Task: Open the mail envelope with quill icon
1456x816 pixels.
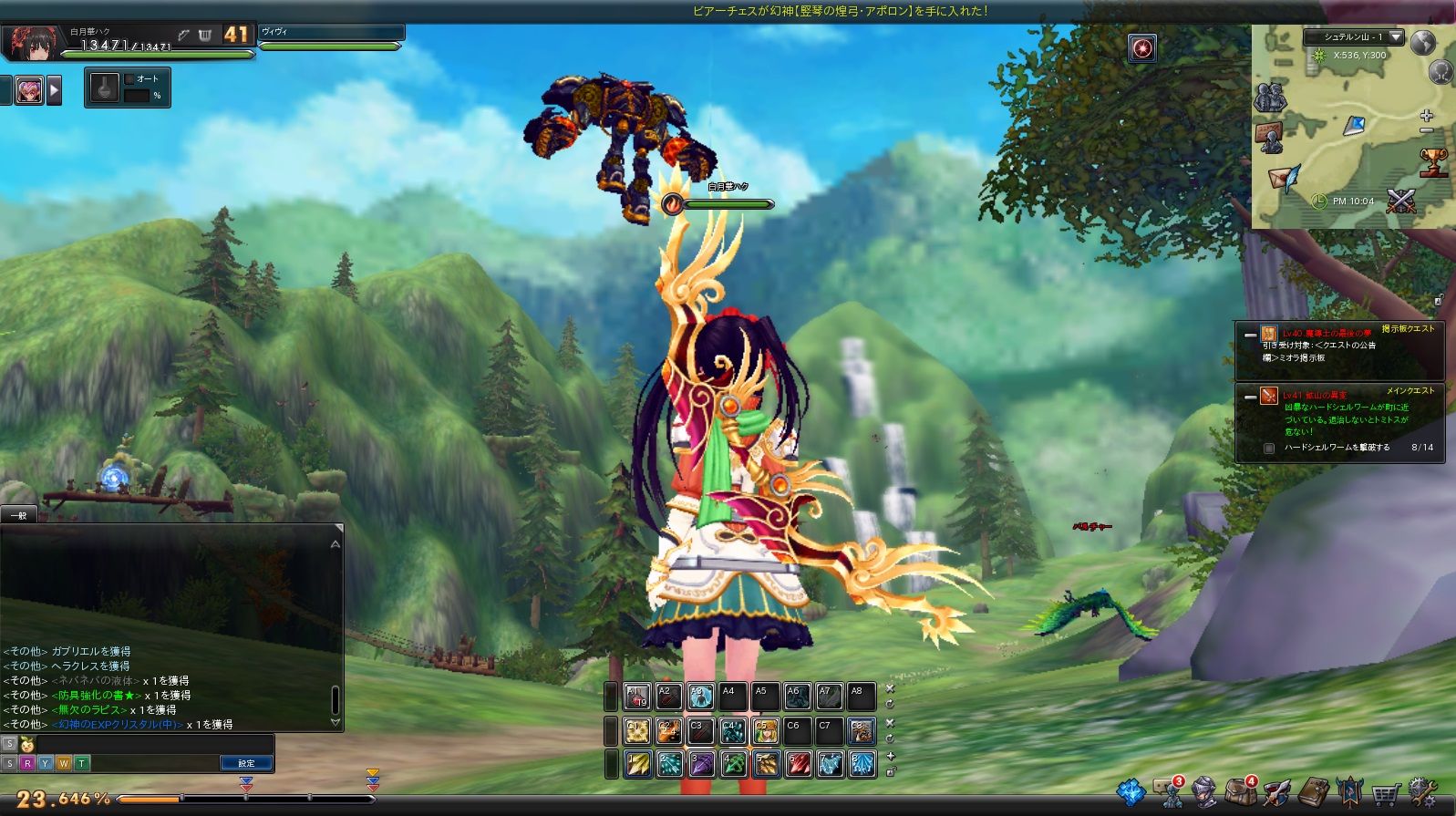Action: click(x=1284, y=177)
